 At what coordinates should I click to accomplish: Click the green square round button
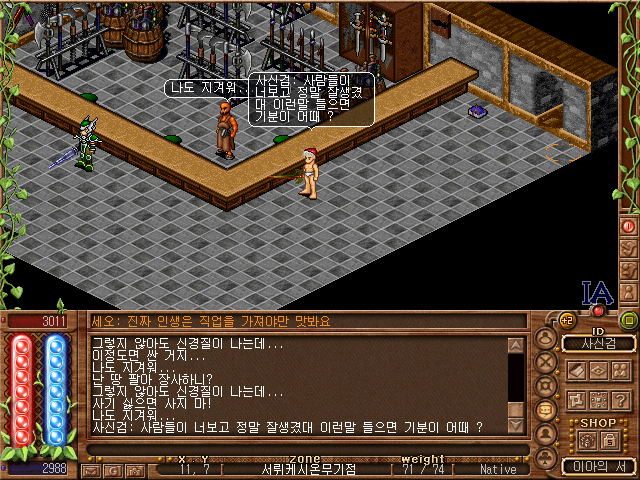(629, 321)
